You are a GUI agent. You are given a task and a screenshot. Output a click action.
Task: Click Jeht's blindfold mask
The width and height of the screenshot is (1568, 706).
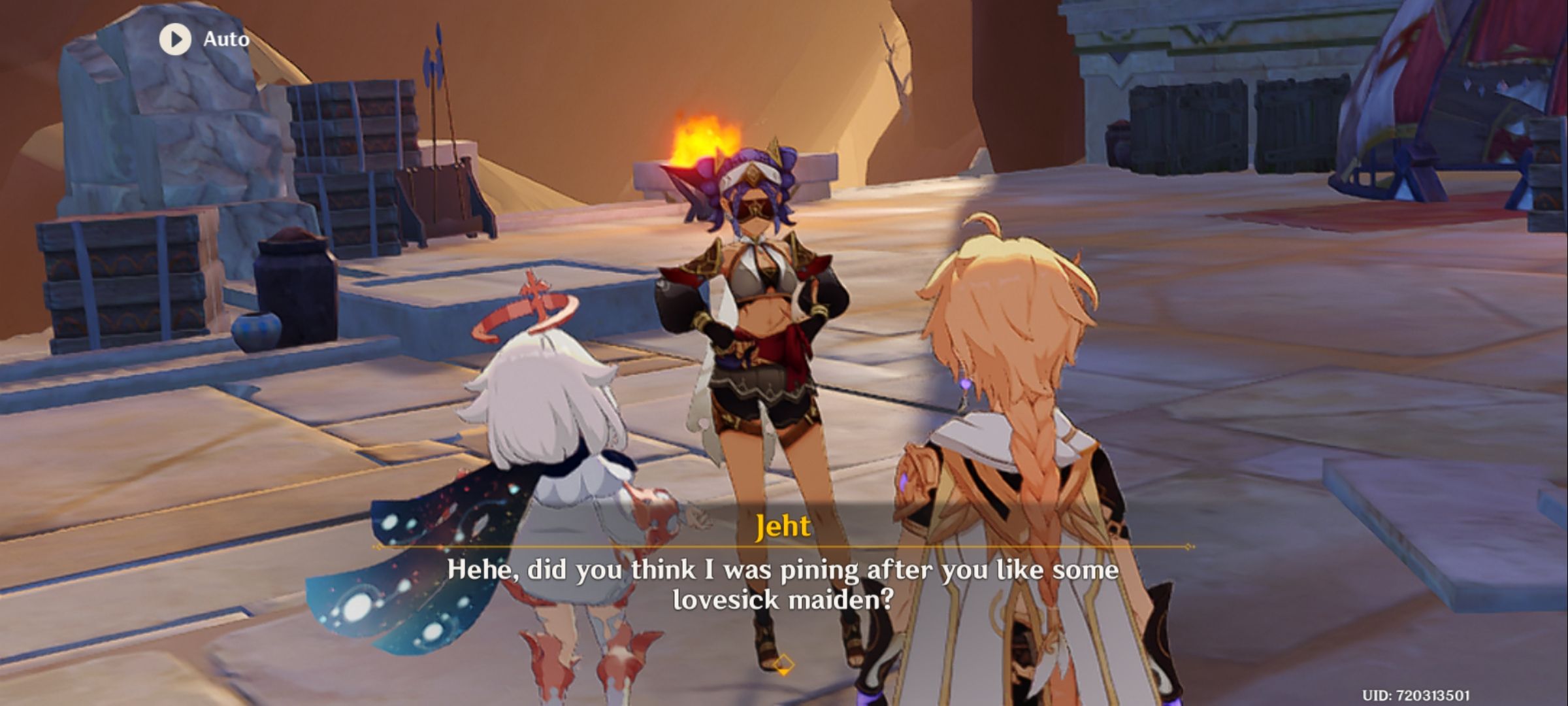(x=755, y=206)
